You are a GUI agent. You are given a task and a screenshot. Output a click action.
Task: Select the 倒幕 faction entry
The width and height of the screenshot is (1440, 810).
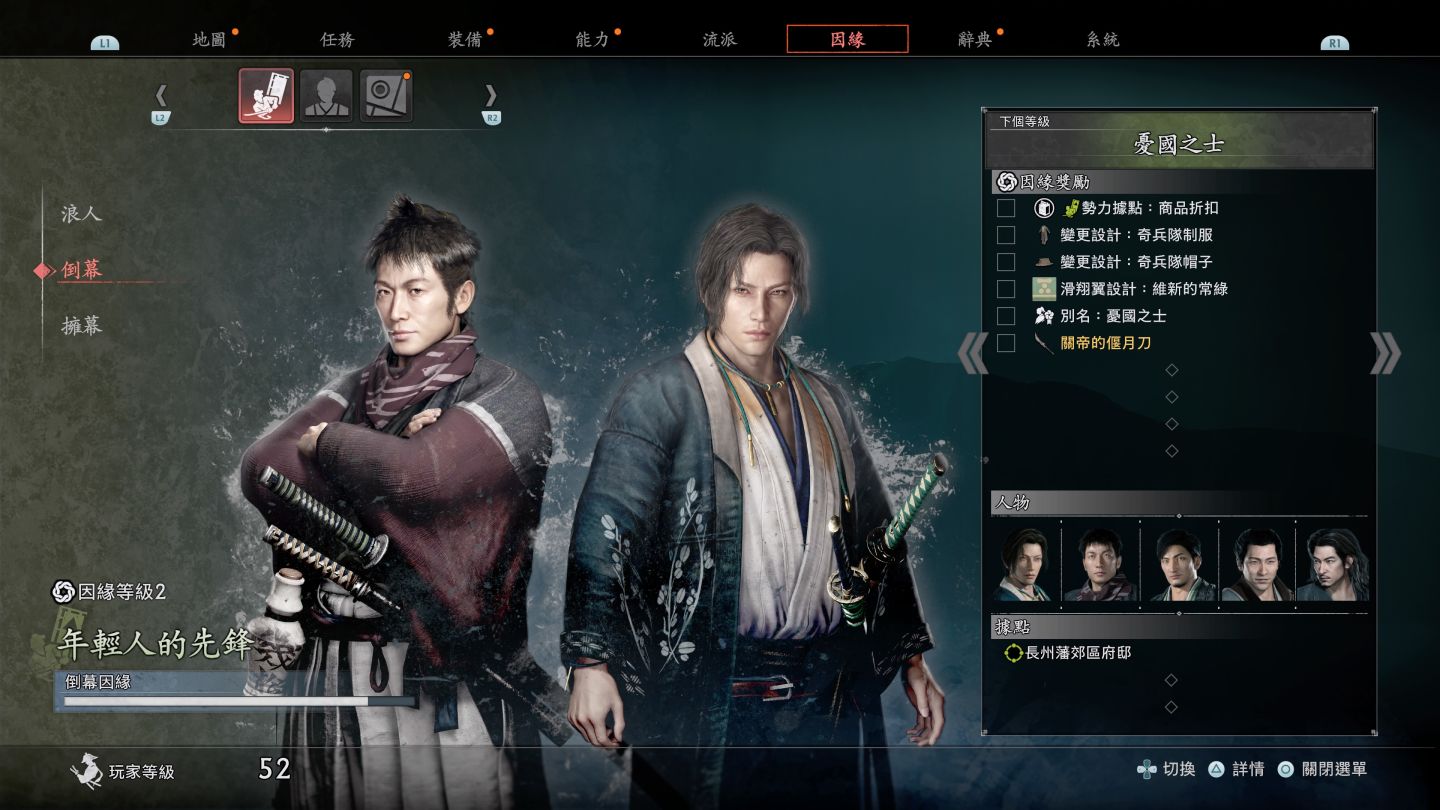[81, 269]
